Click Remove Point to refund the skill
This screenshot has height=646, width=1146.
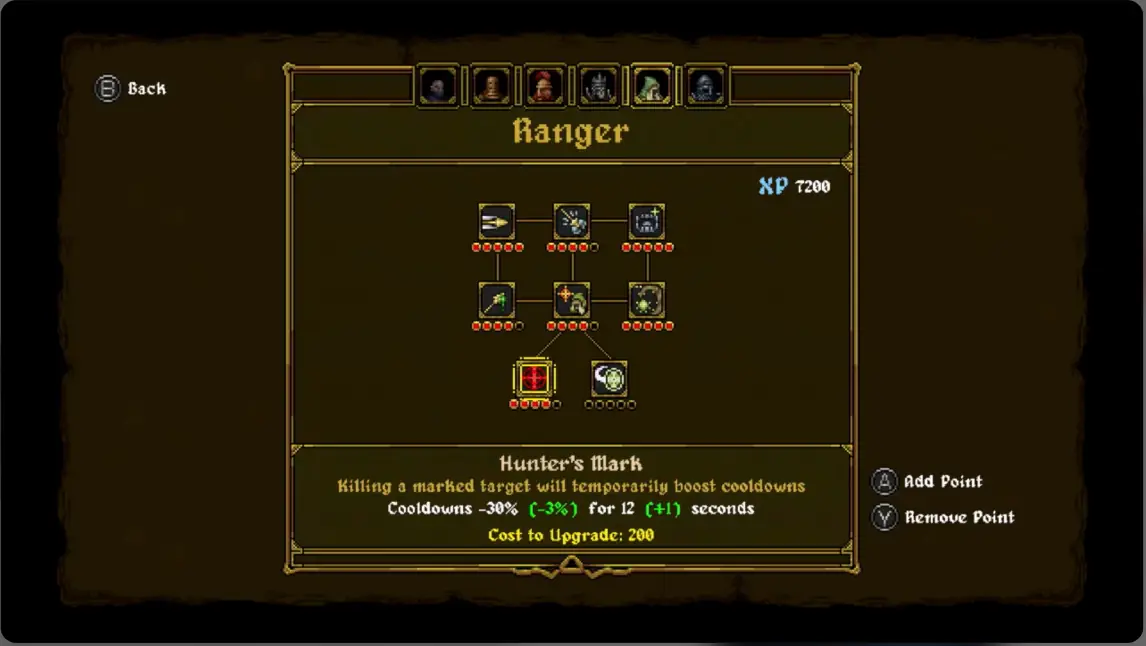click(x=945, y=517)
